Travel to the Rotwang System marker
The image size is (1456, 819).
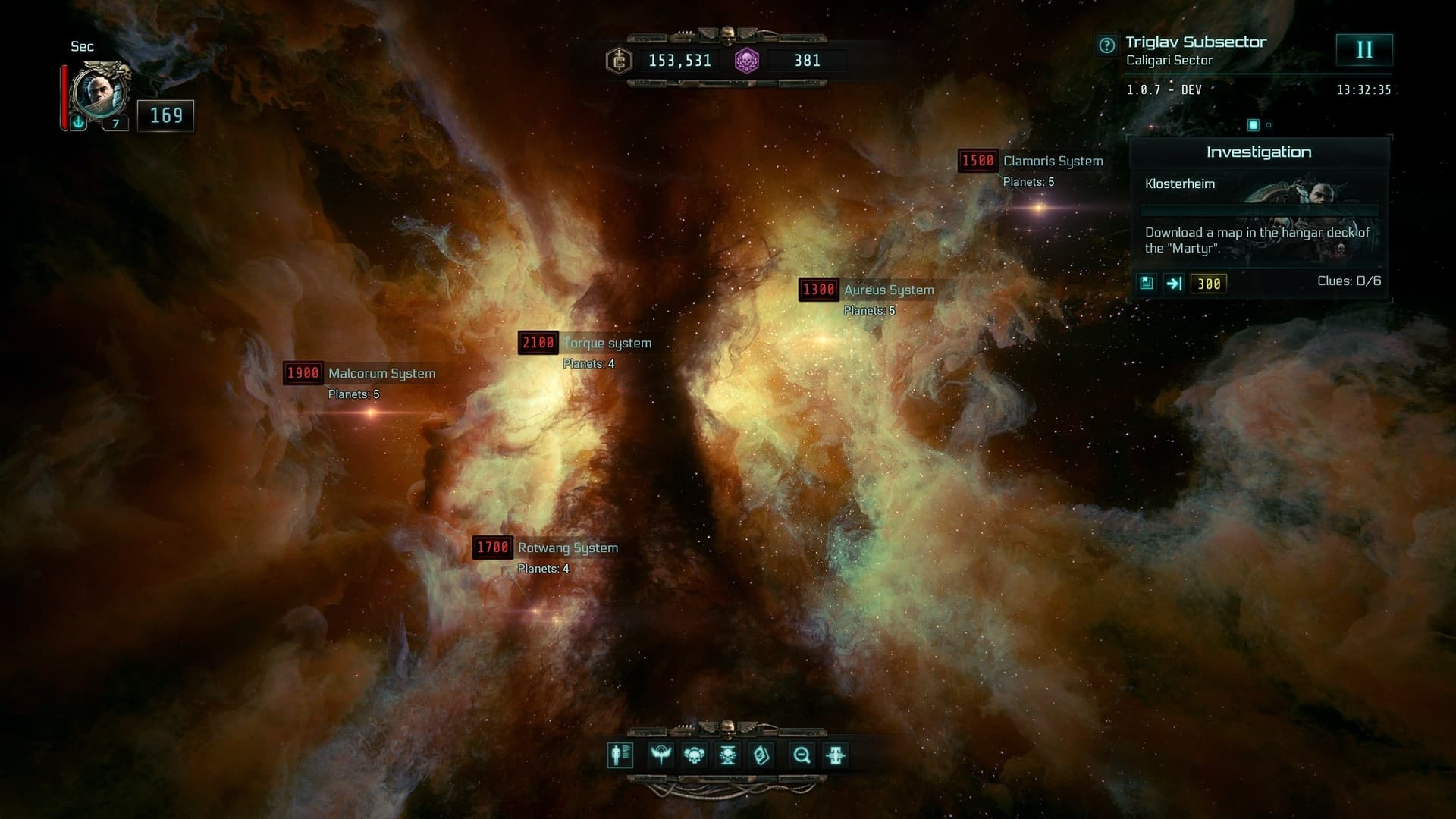click(567, 548)
